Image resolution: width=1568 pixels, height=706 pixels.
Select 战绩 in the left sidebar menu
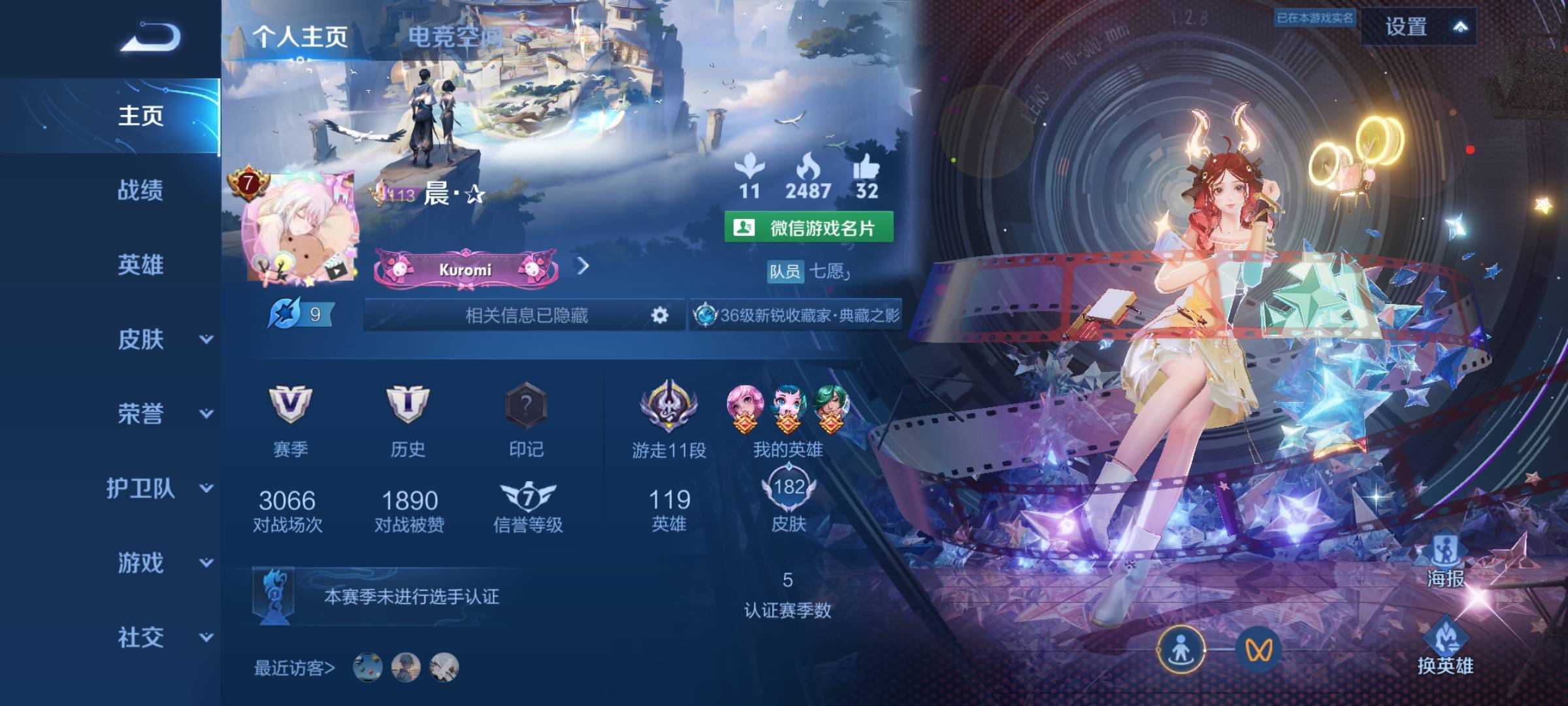click(142, 192)
